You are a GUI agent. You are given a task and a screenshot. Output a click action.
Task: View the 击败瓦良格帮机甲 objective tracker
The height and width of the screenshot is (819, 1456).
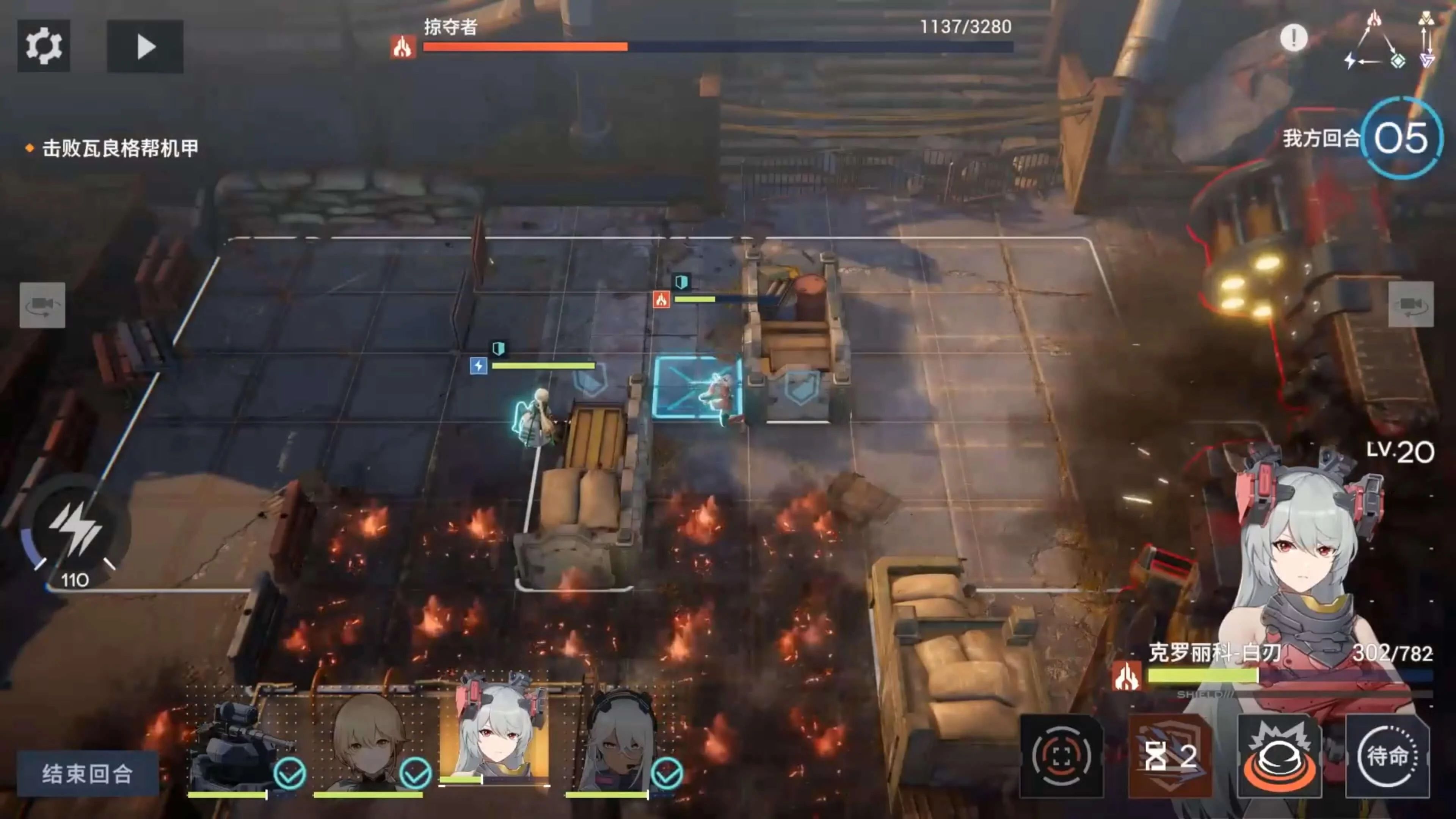120,148
